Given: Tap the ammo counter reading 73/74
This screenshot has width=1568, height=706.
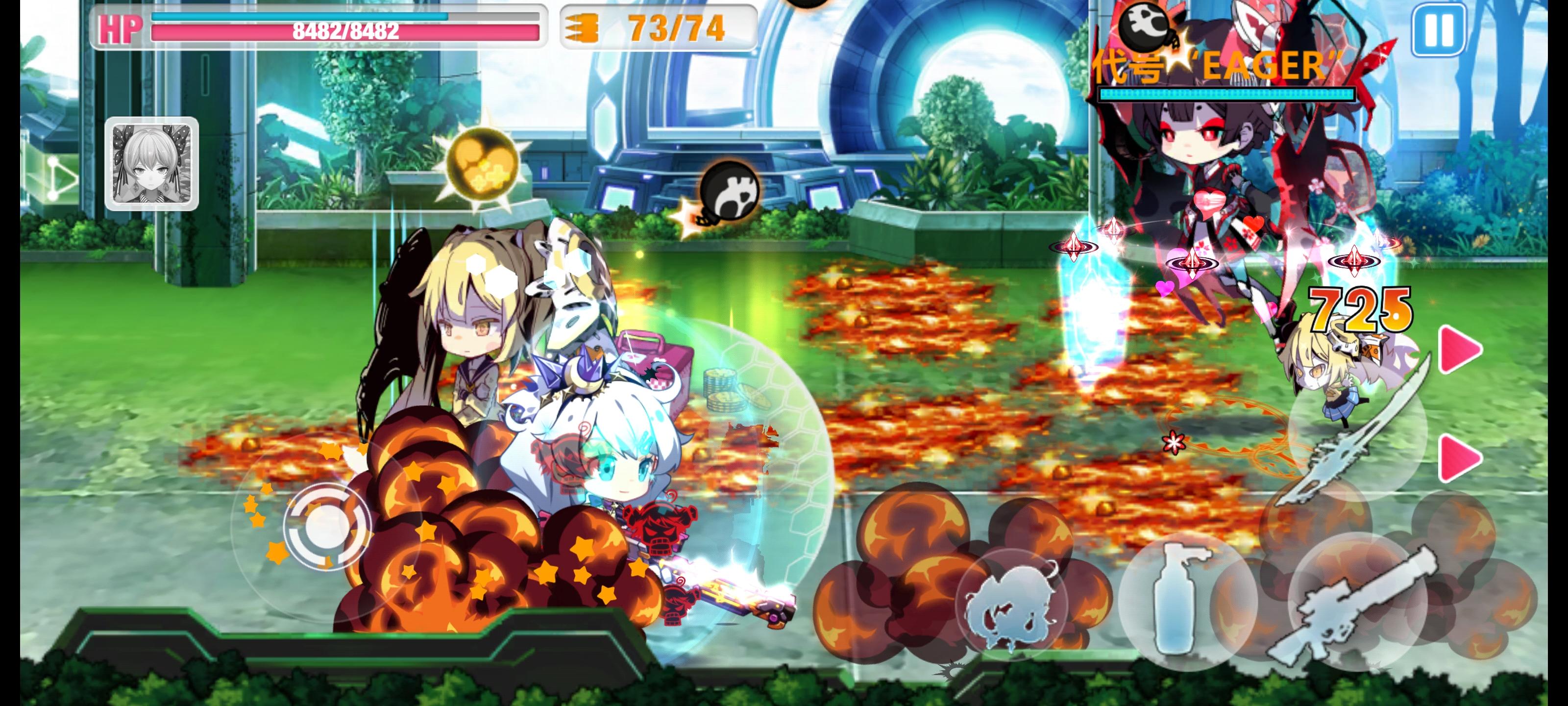Looking at the screenshot, I should pos(676,27).
